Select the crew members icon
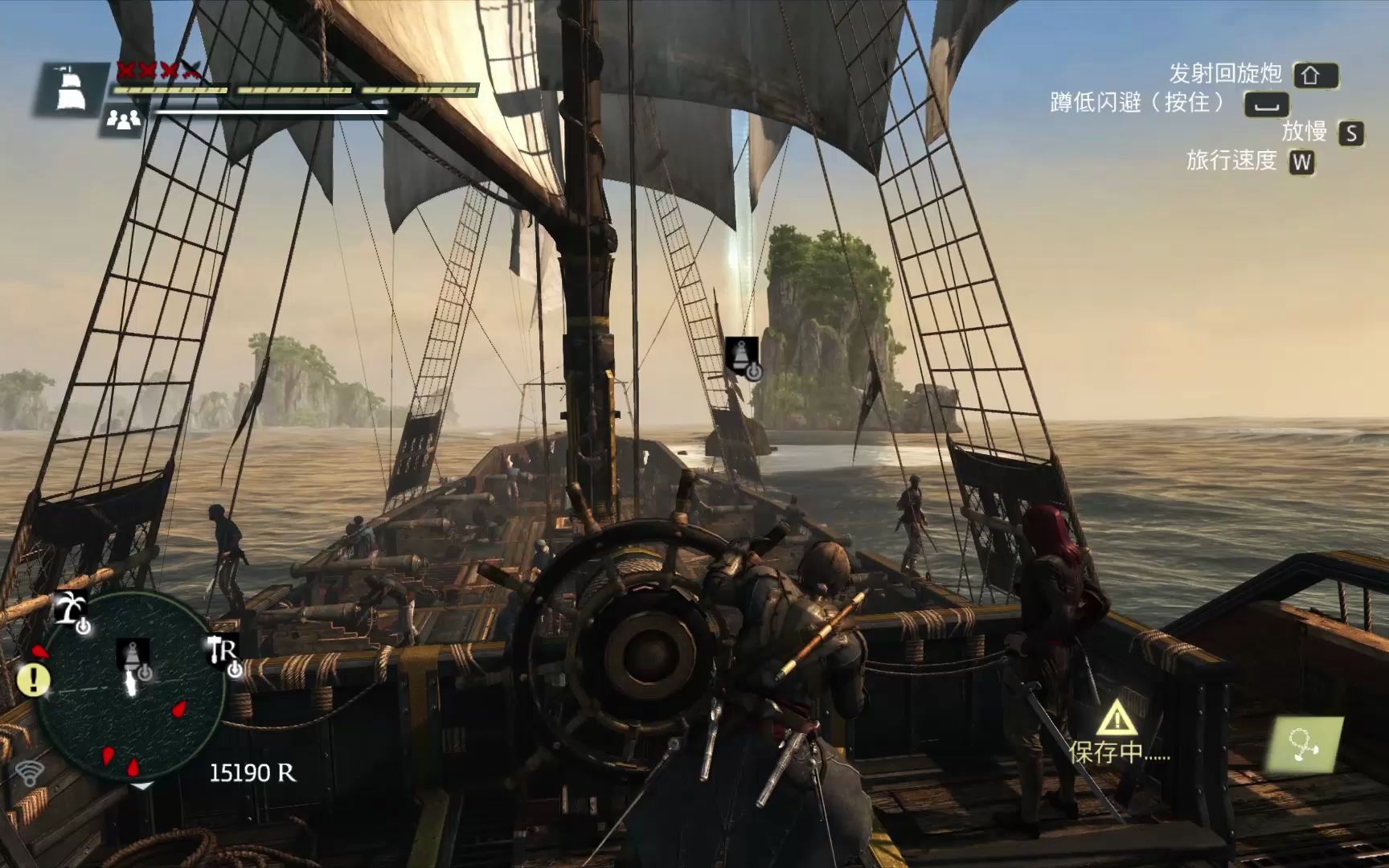The height and width of the screenshot is (868, 1389). coord(124,120)
